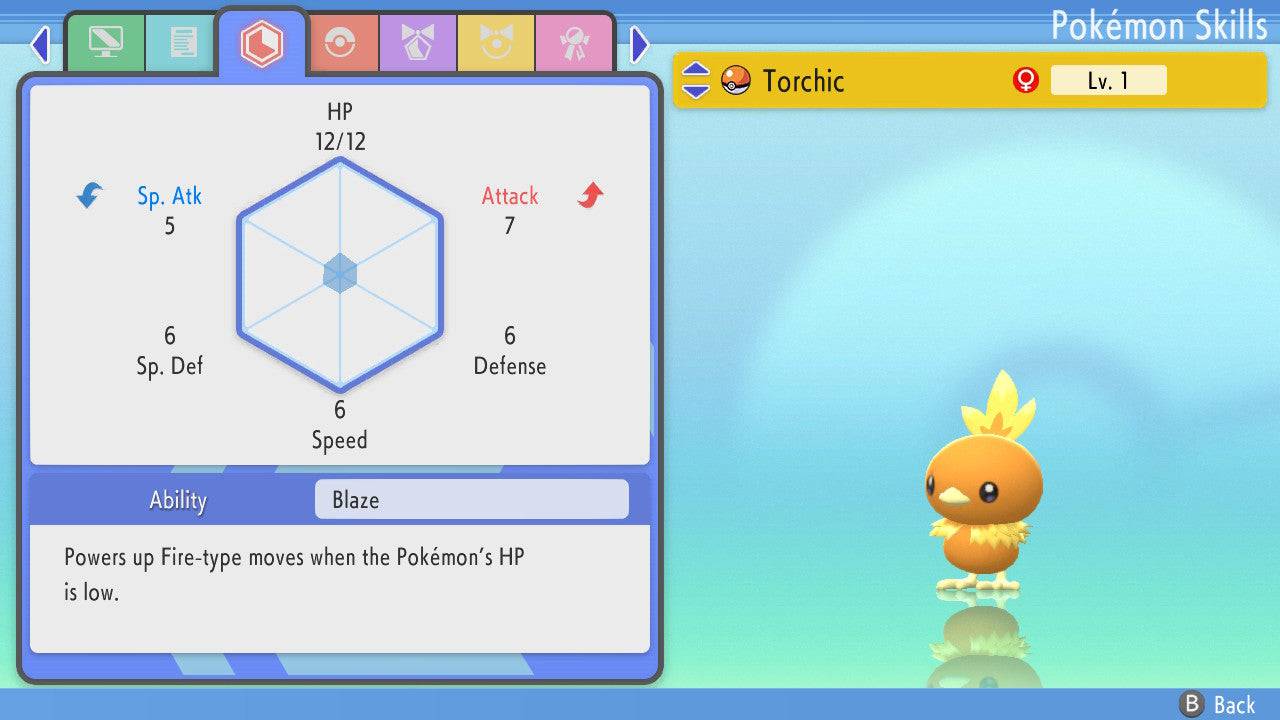
Task: Click the right arrow beside the tabs
Action: 640,44
